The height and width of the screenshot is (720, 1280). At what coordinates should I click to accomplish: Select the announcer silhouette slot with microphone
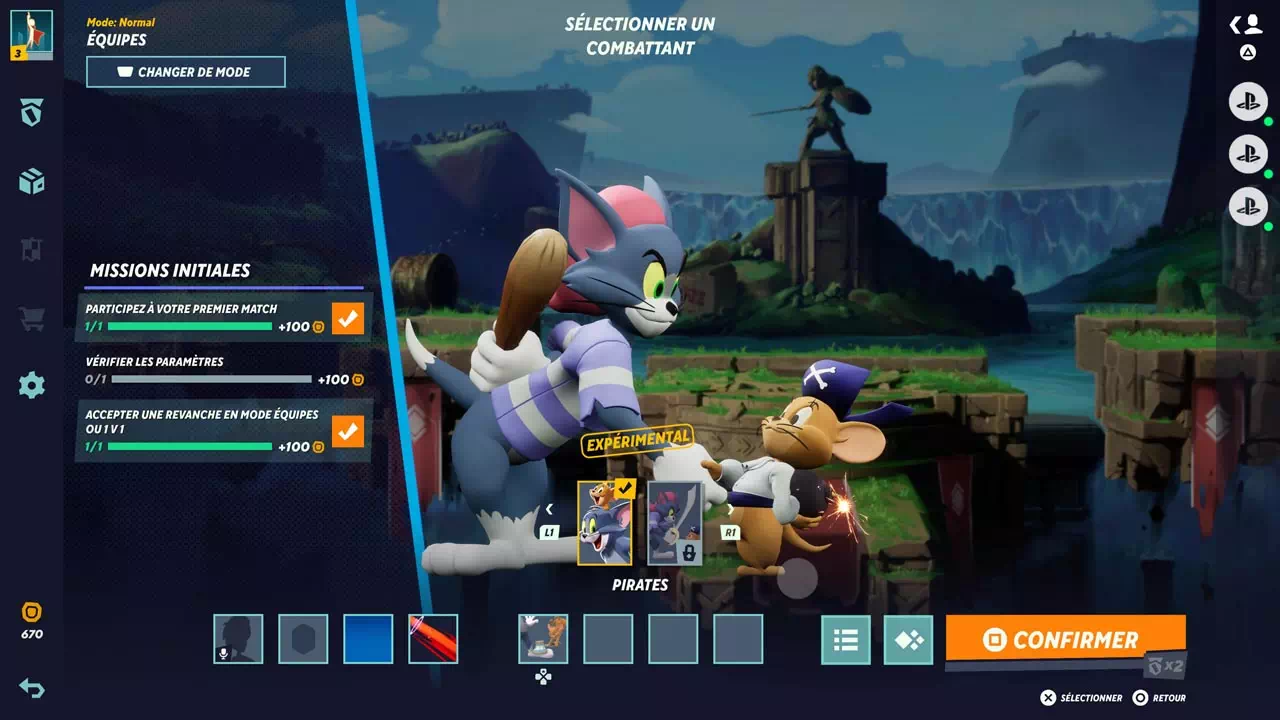(238, 639)
